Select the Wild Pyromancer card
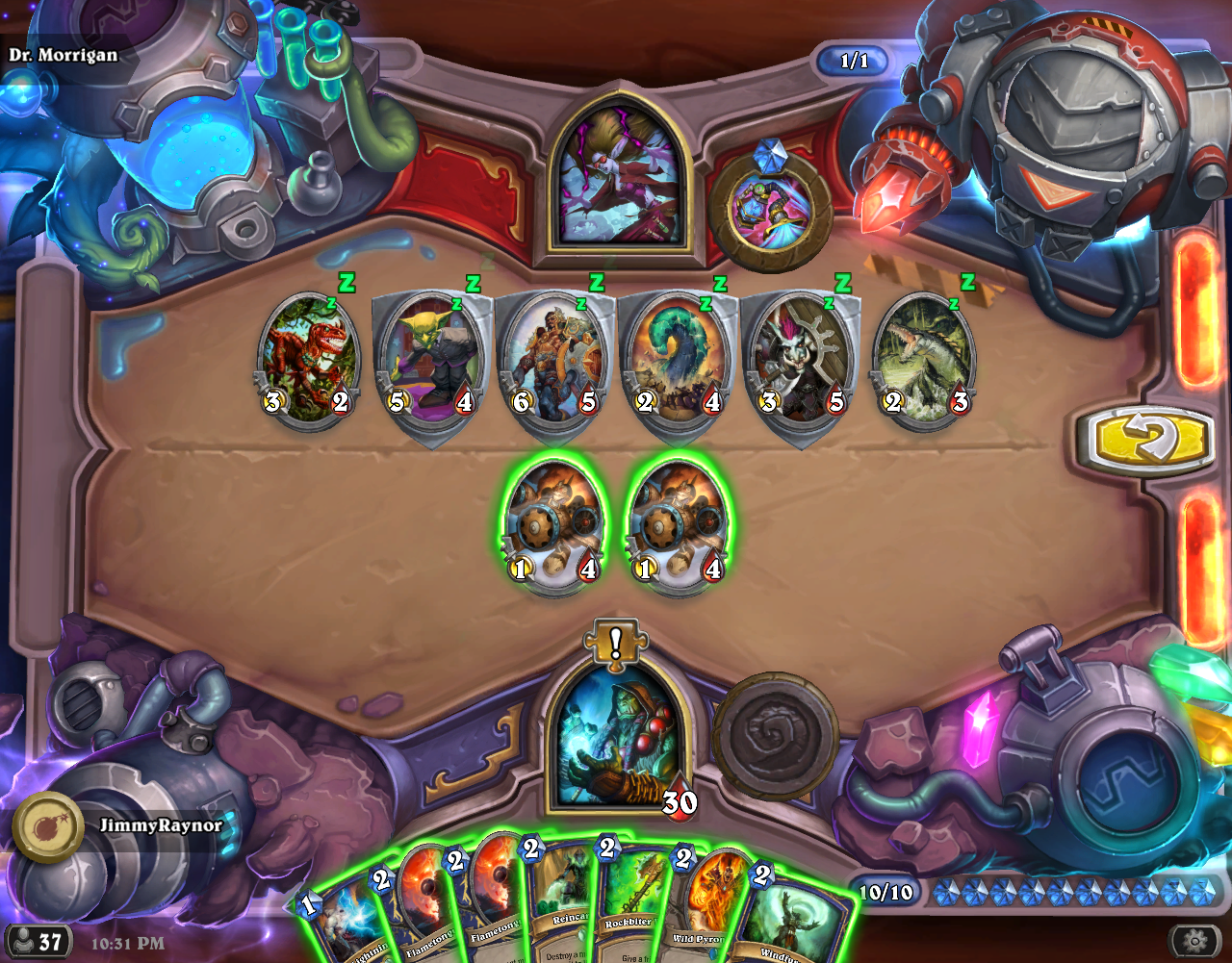The height and width of the screenshot is (963, 1232). pos(712,909)
